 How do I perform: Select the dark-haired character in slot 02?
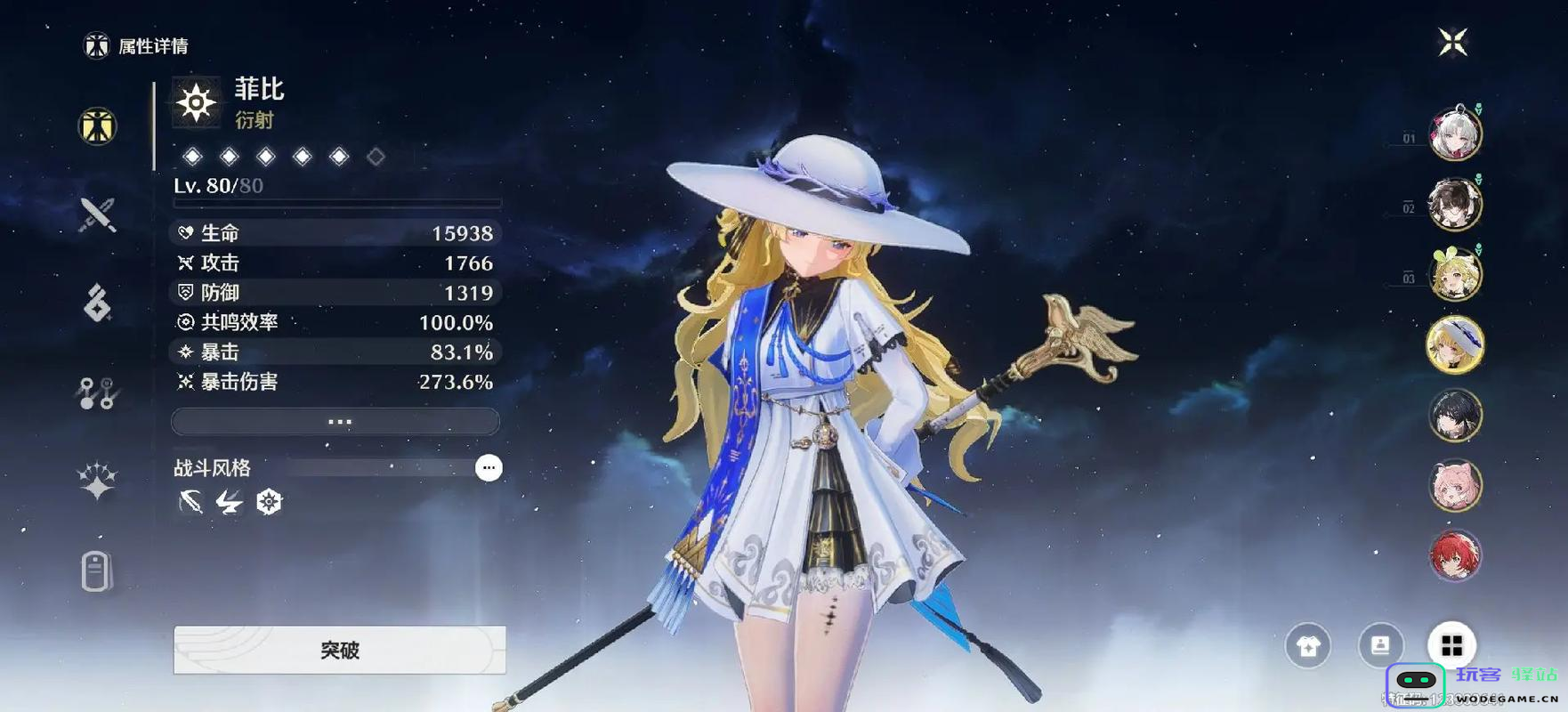coord(1455,204)
